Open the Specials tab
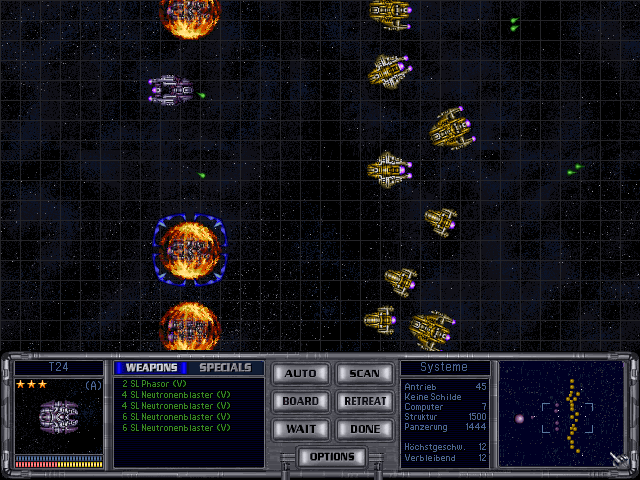Image resolution: width=640 pixels, height=480 pixels. click(x=225, y=367)
